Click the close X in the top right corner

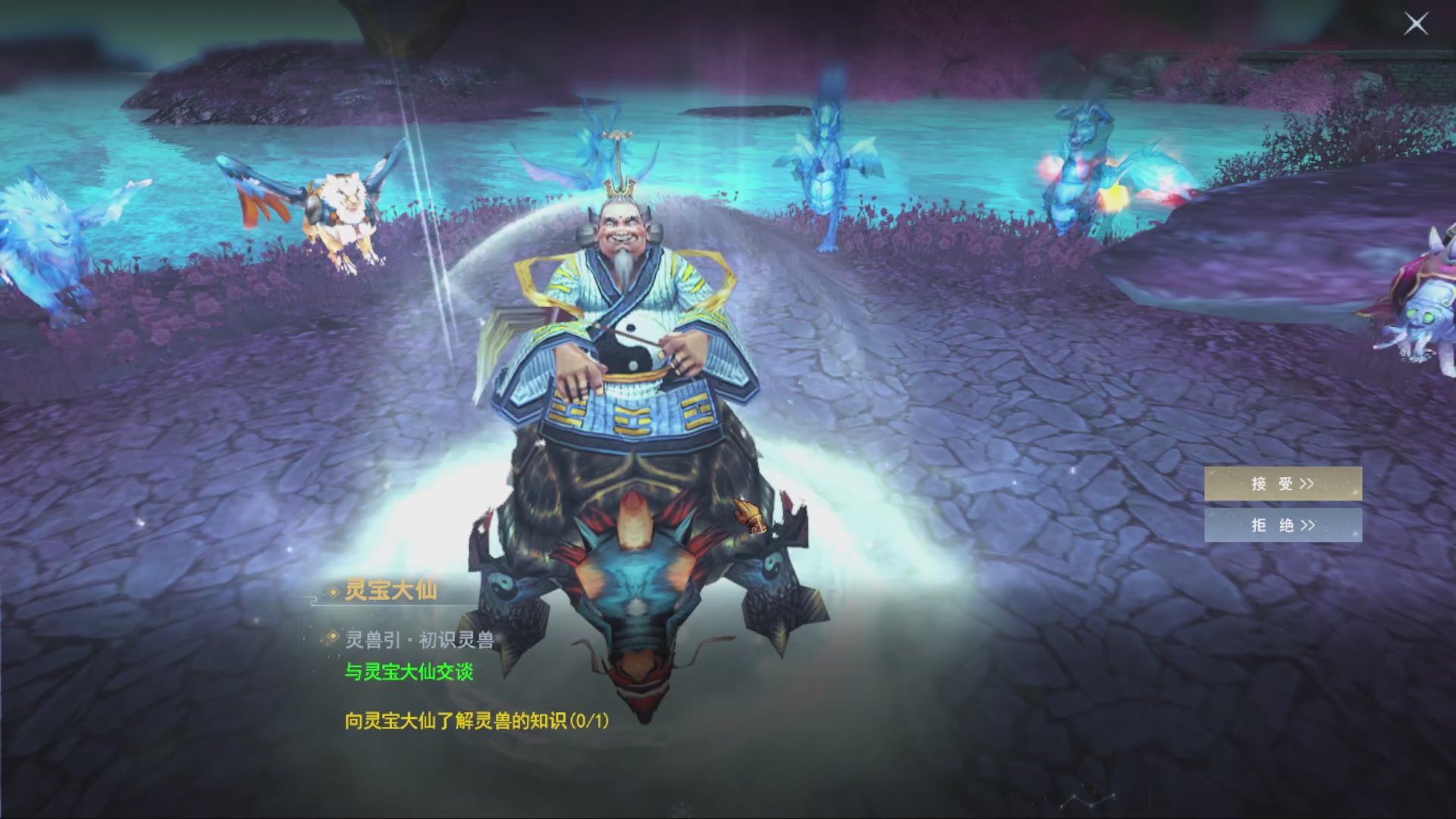[1417, 24]
